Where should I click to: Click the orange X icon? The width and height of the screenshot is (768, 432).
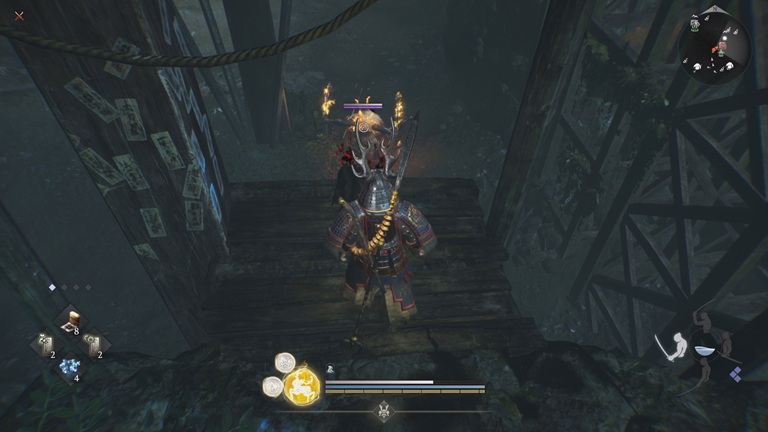coord(19,16)
